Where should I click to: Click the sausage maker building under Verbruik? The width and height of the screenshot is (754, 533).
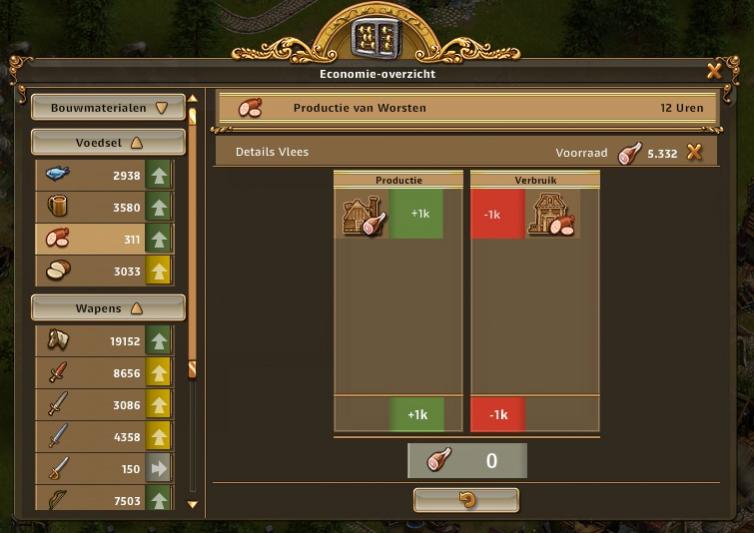[551, 216]
